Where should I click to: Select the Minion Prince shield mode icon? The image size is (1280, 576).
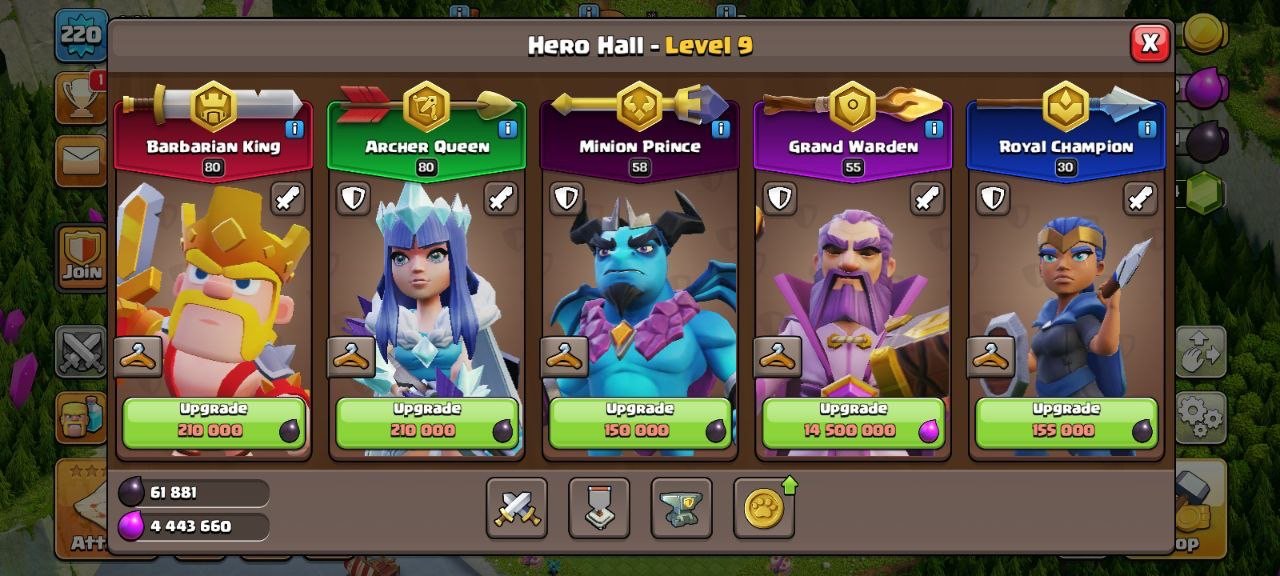[566, 198]
